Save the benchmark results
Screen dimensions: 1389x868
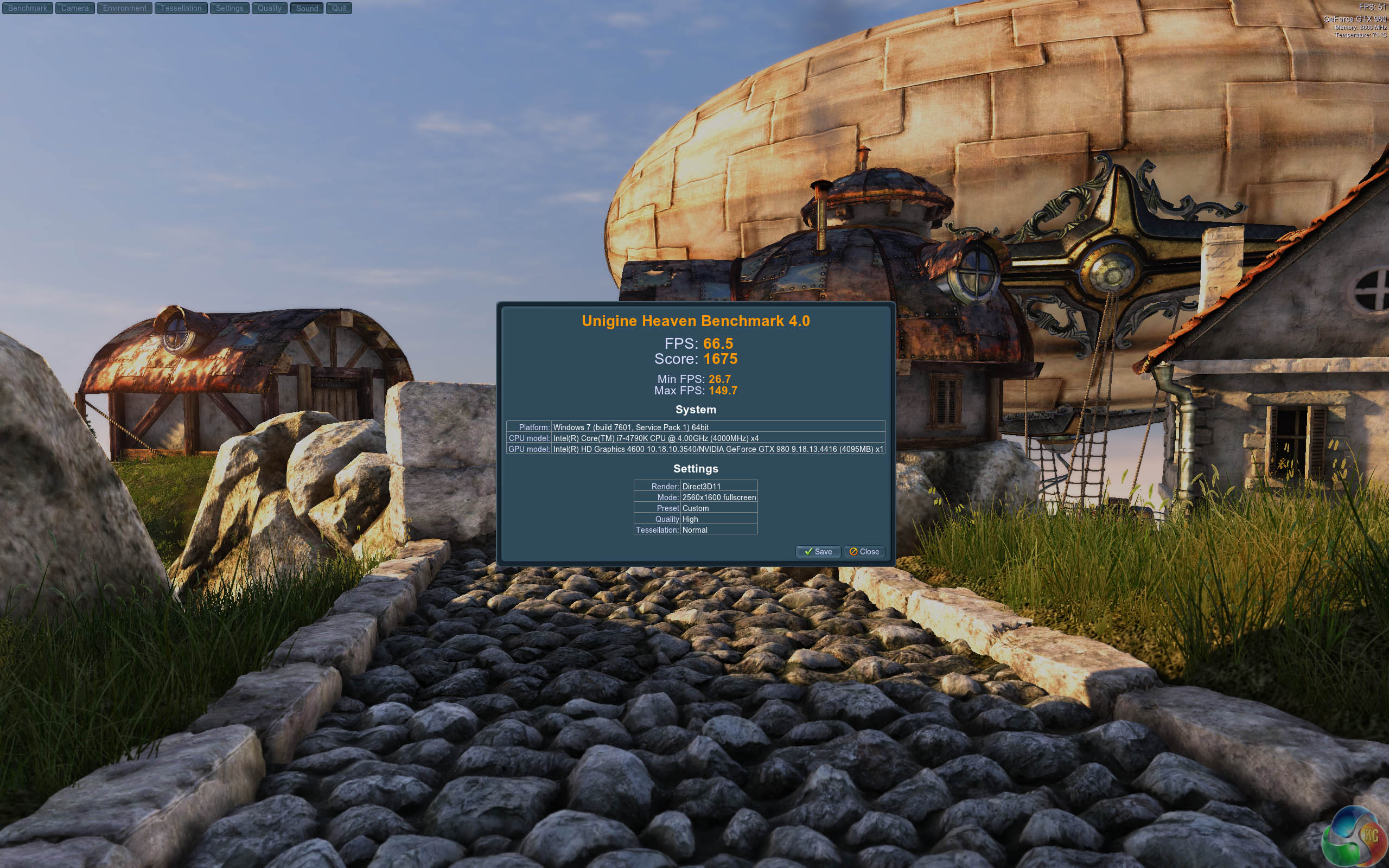pos(818,552)
